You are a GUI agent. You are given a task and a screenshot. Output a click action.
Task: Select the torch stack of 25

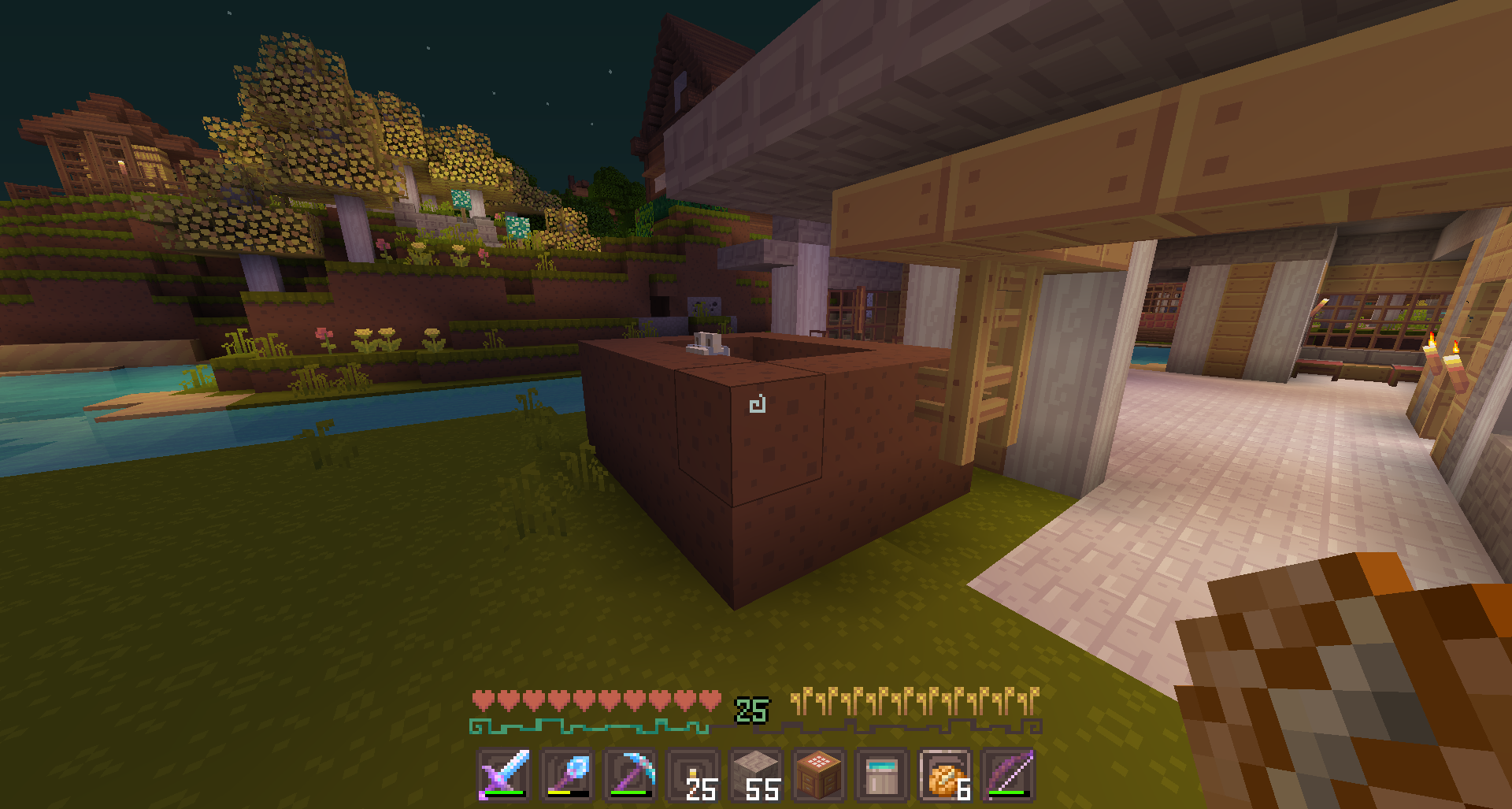tap(693, 774)
